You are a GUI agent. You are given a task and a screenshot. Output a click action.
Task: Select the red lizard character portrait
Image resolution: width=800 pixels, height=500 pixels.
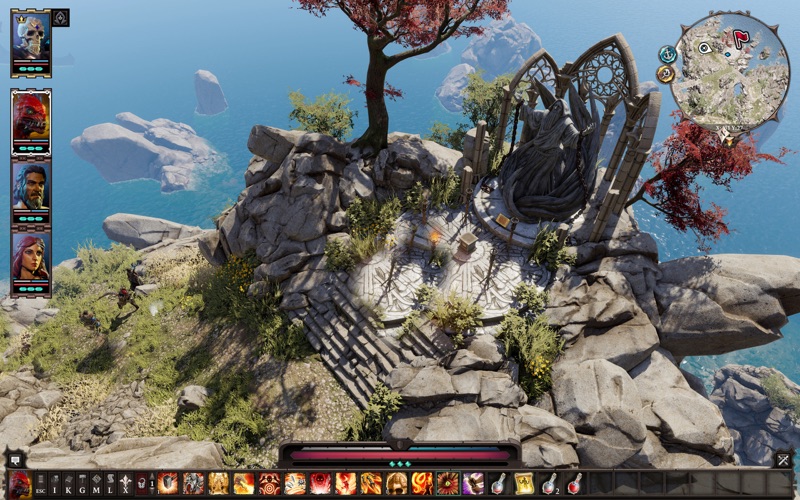pyautogui.click(x=30, y=118)
